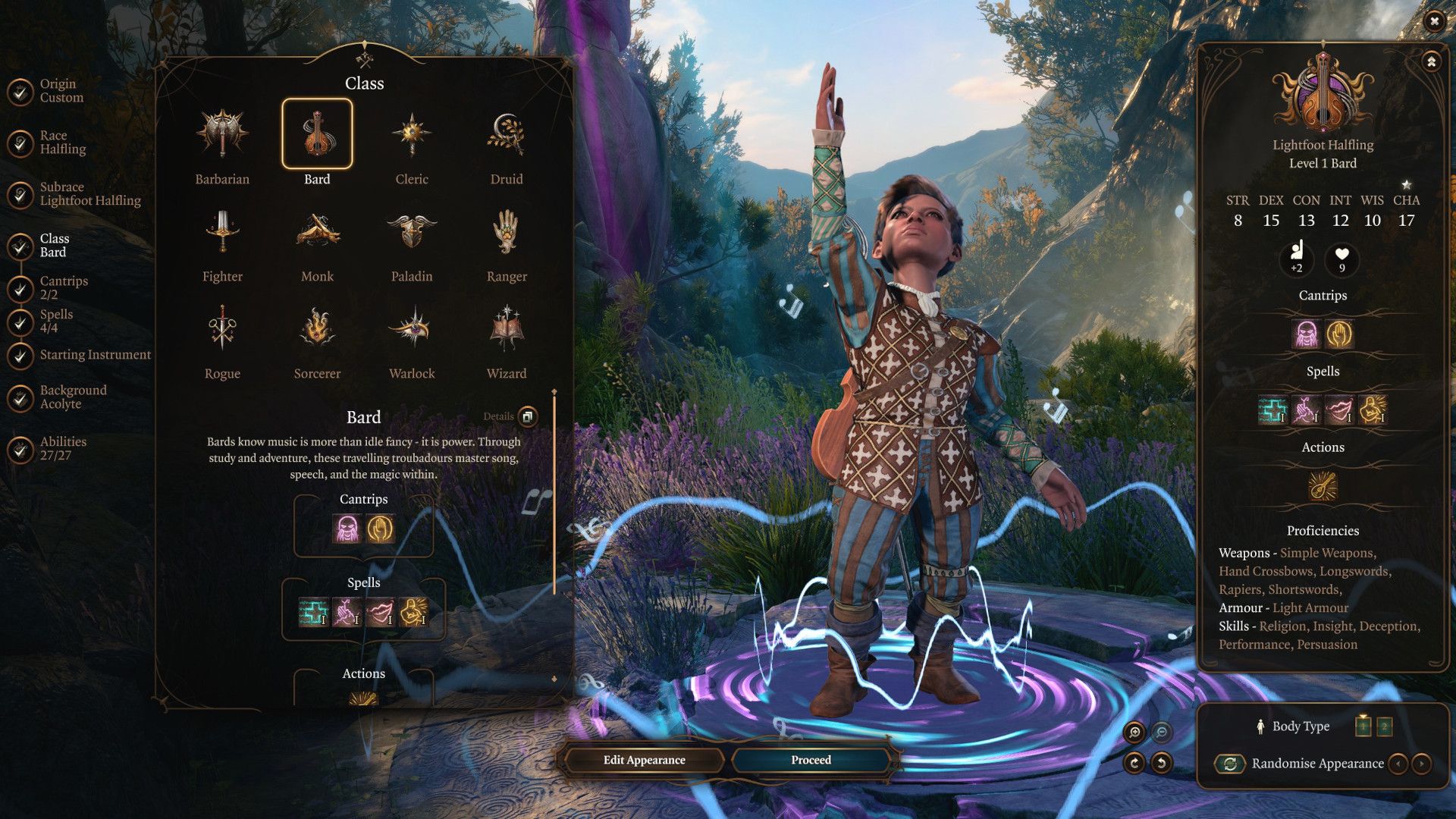Image resolution: width=1456 pixels, height=819 pixels.
Task: Click the left arrow beside Randomise Appearance
Action: coord(1398,764)
